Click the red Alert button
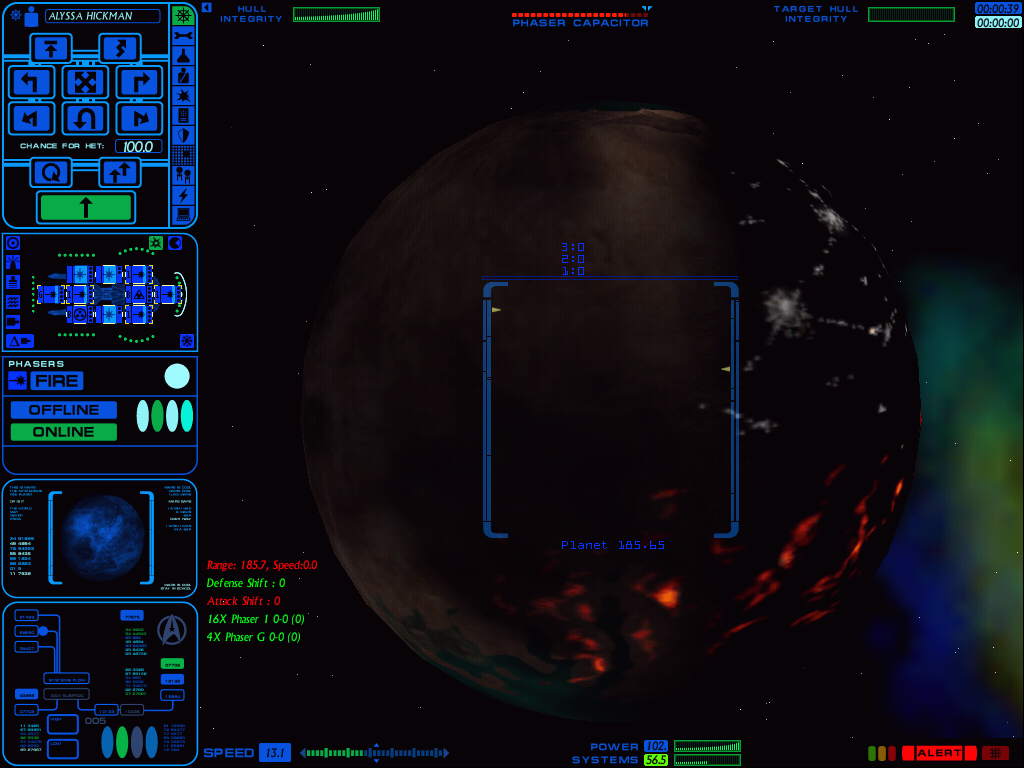This screenshot has height=768, width=1024. point(938,753)
